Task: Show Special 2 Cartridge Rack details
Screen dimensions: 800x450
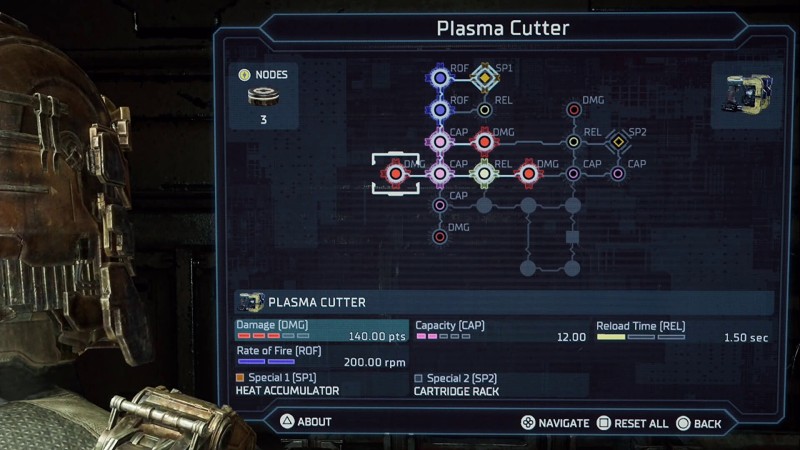Action: coord(455,385)
